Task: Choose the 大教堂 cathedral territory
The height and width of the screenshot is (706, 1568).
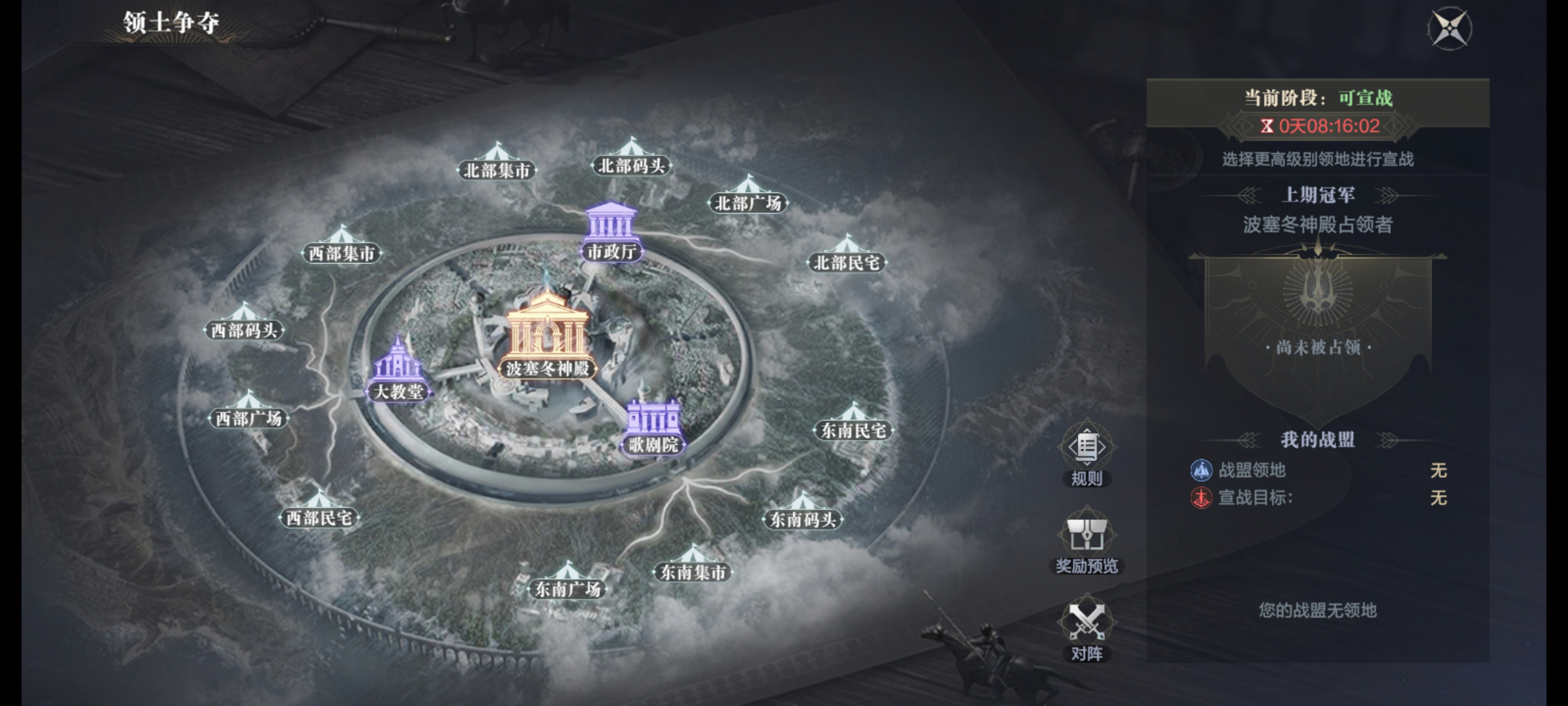Action: (x=398, y=369)
